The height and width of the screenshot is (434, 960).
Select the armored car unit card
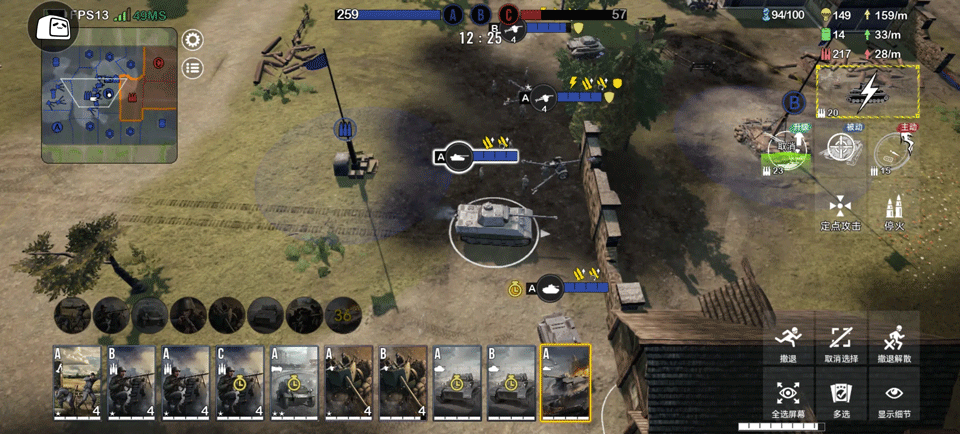(x=294, y=382)
